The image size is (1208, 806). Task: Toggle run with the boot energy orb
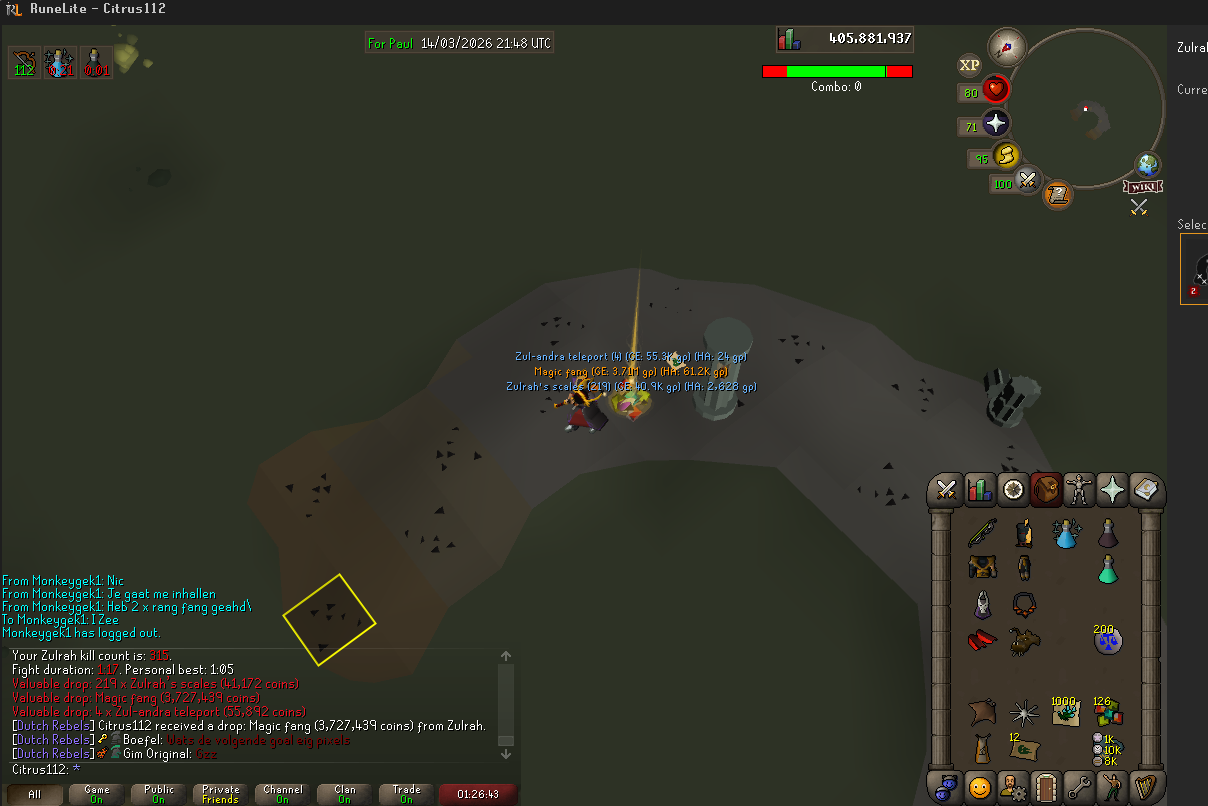click(1006, 156)
